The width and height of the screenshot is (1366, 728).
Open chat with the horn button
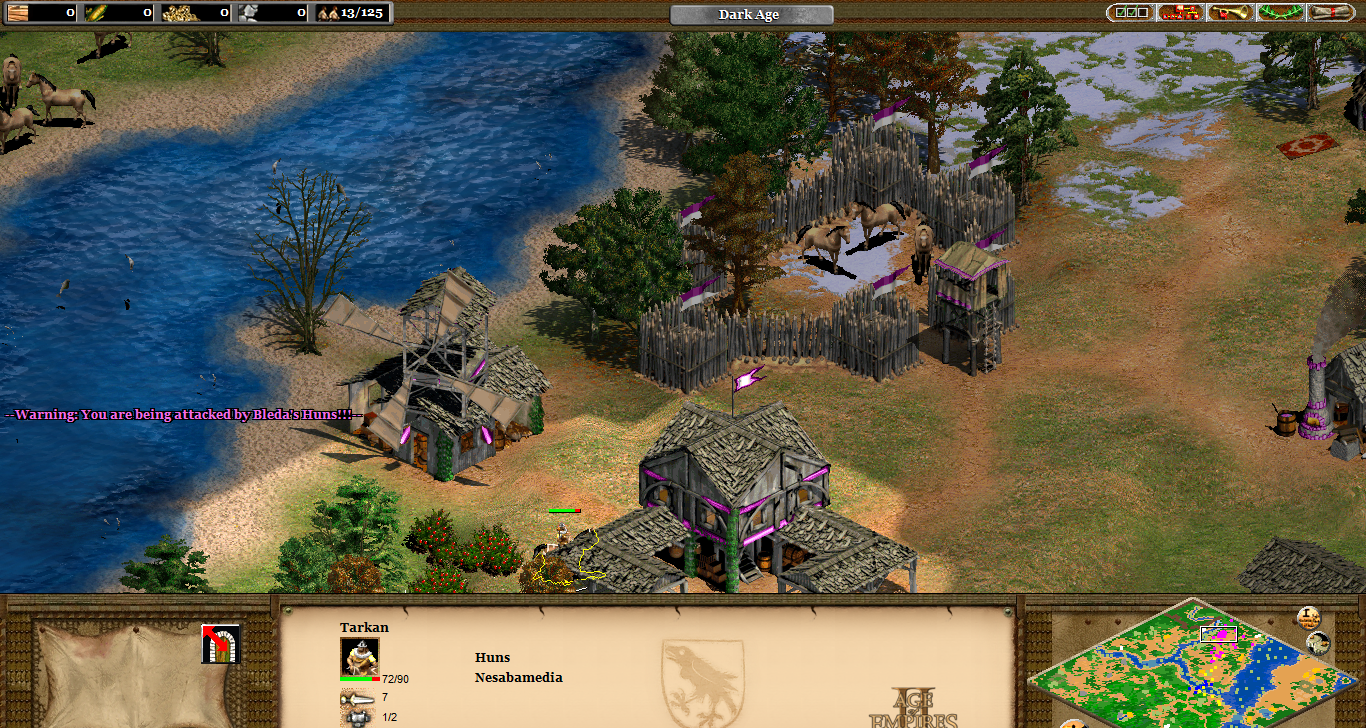coord(1231,13)
